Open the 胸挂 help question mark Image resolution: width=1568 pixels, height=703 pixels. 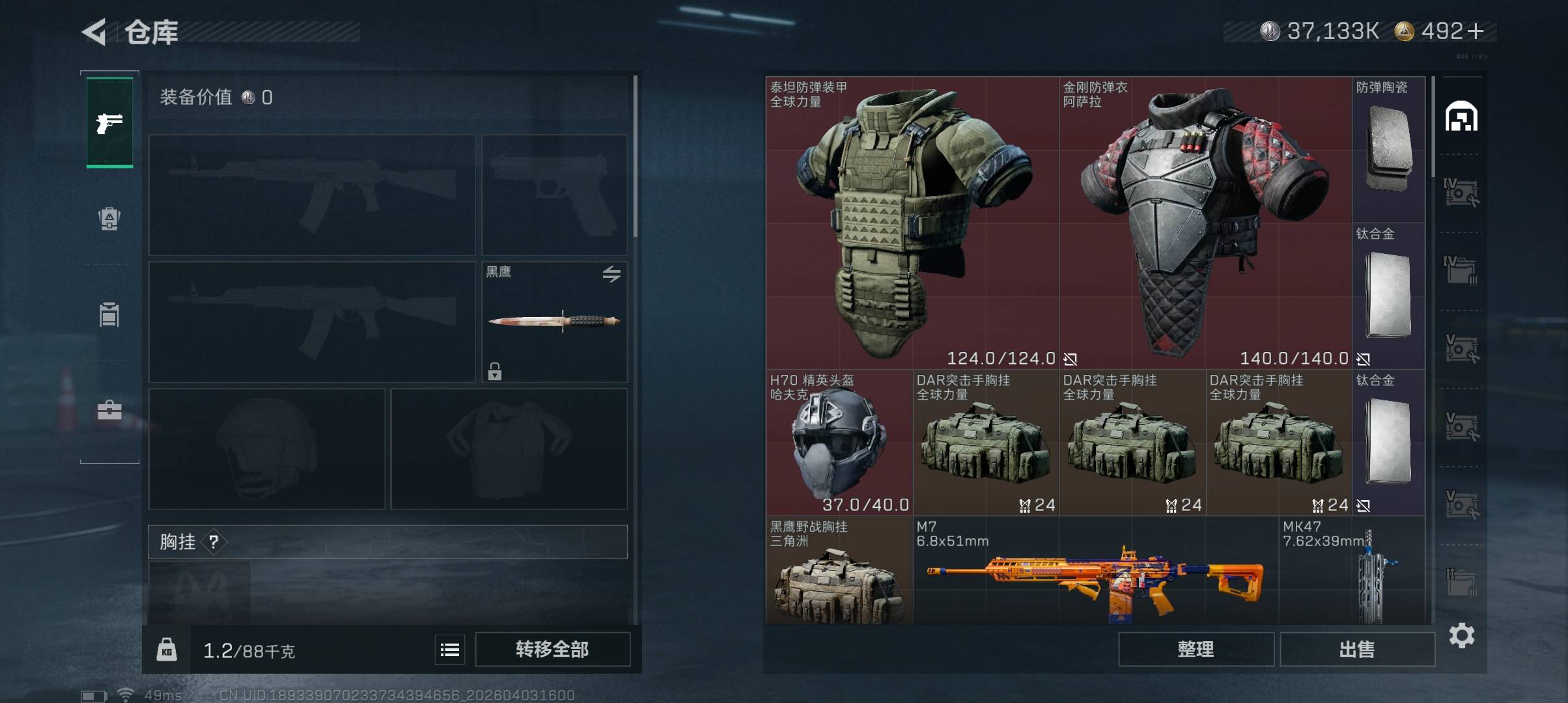214,542
